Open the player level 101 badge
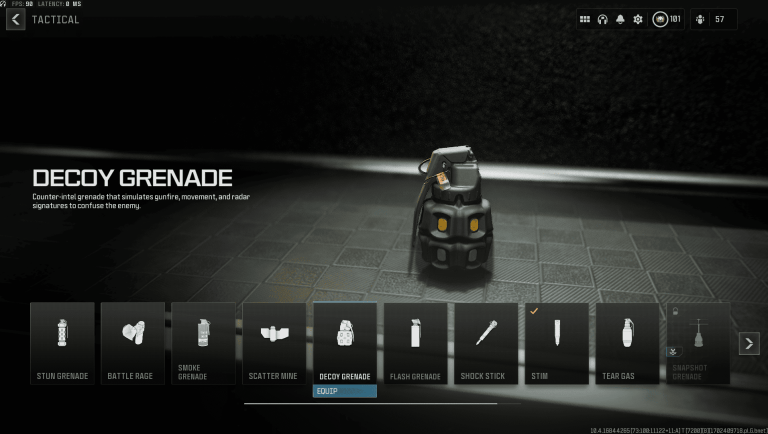 (x=667, y=19)
